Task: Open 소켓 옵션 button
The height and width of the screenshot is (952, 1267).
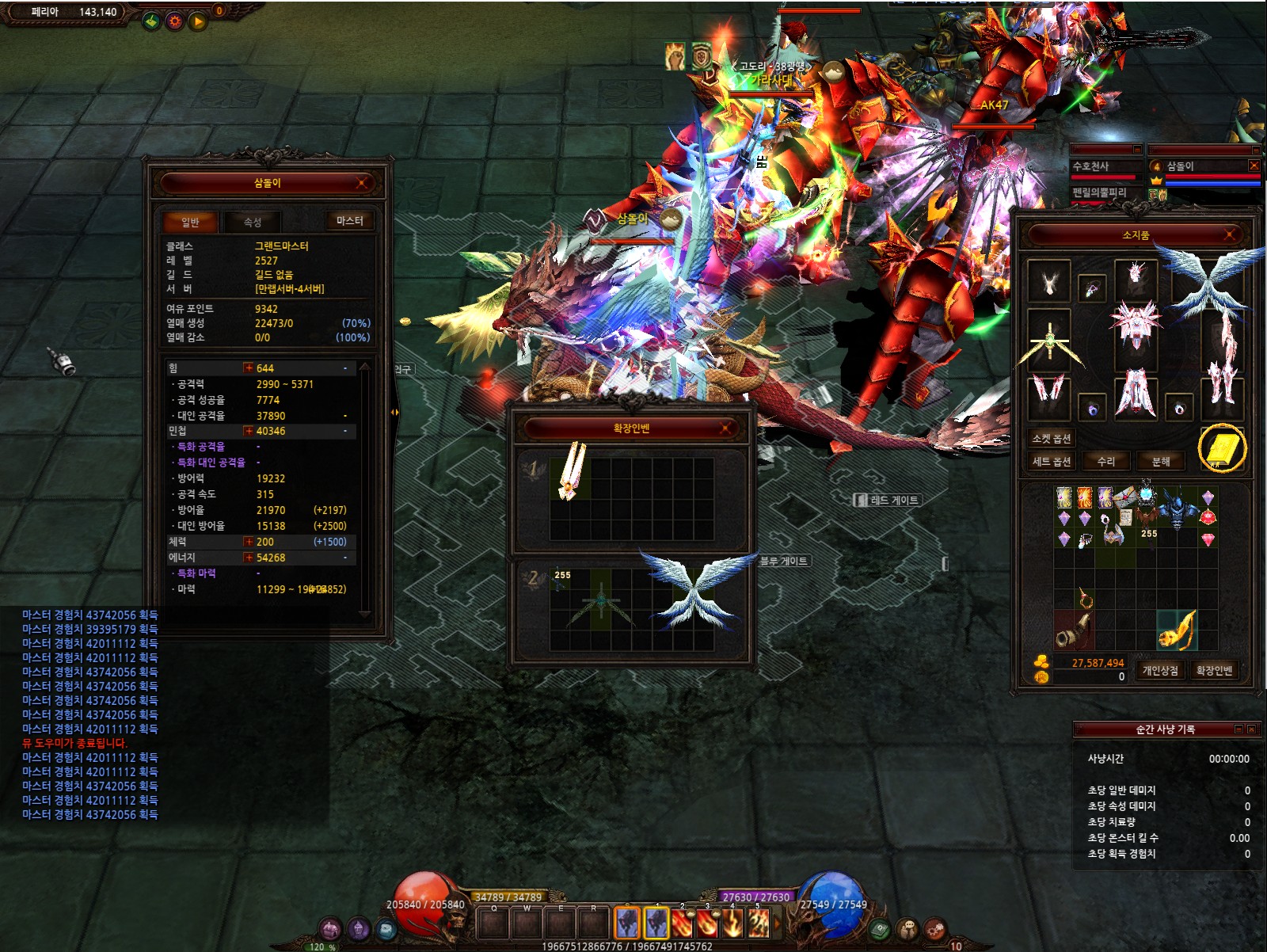Action: (x=1052, y=438)
